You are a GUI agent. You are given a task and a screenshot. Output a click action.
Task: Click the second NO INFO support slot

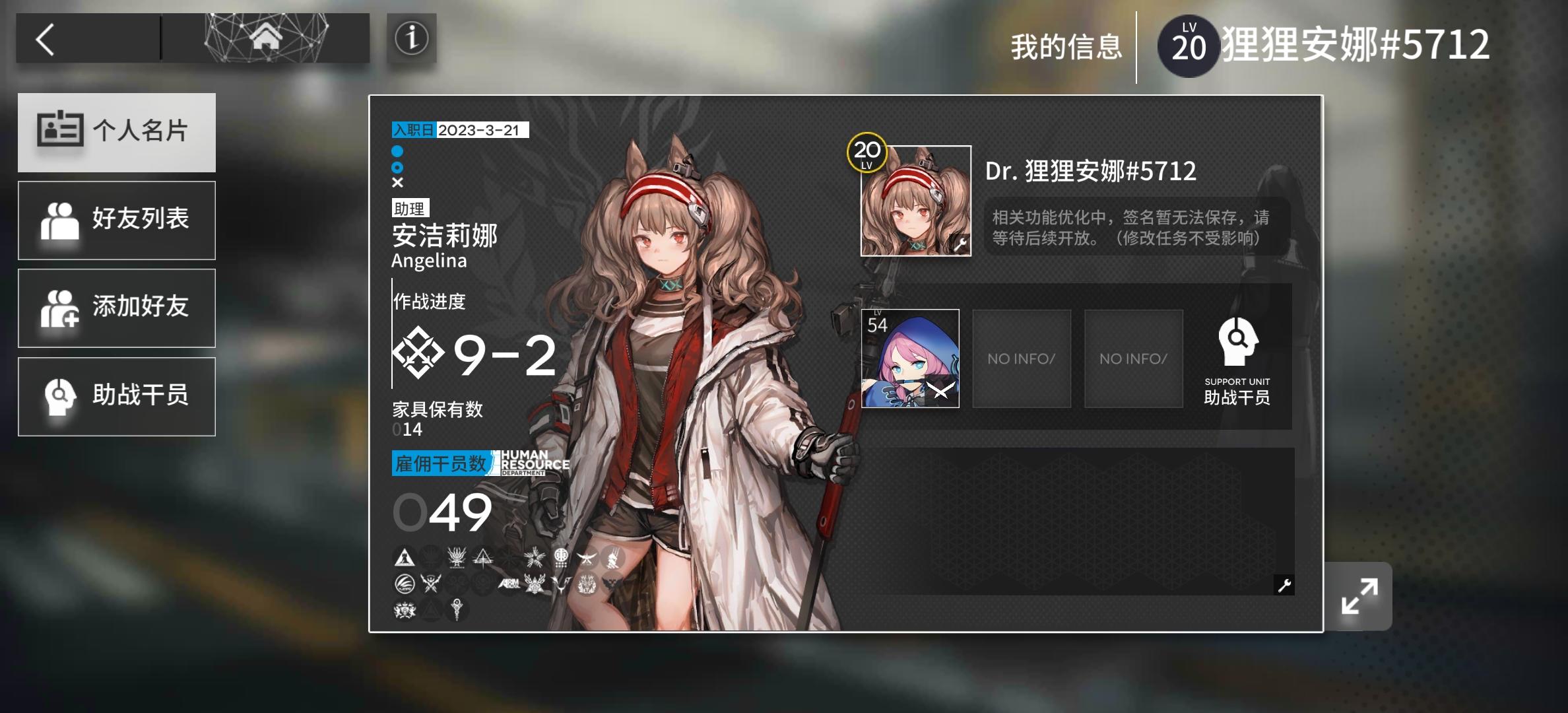(1133, 358)
